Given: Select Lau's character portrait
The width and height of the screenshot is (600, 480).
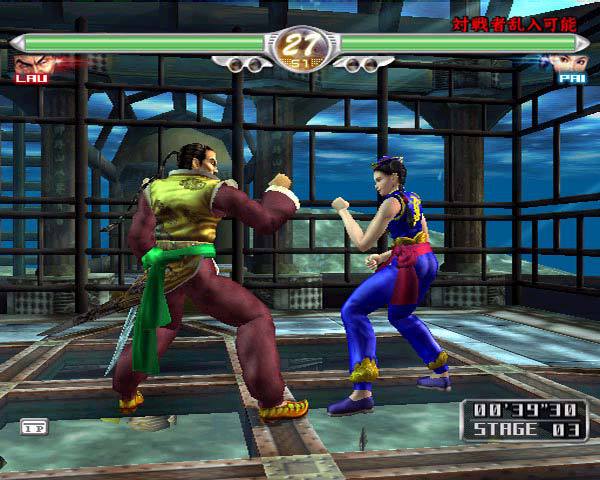Looking at the screenshot, I should click(31, 62).
